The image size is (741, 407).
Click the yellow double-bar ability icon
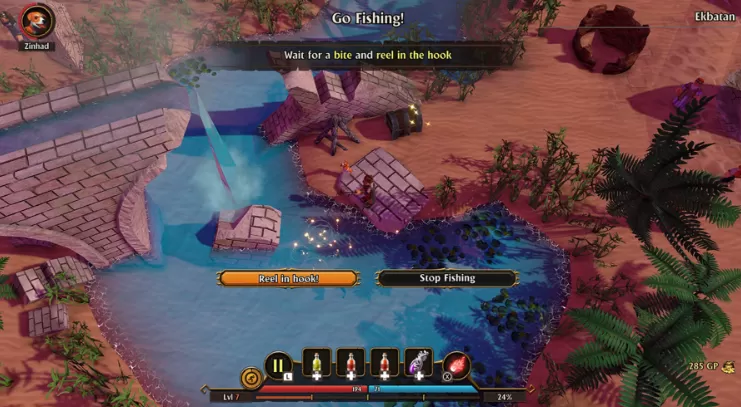tap(278, 365)
